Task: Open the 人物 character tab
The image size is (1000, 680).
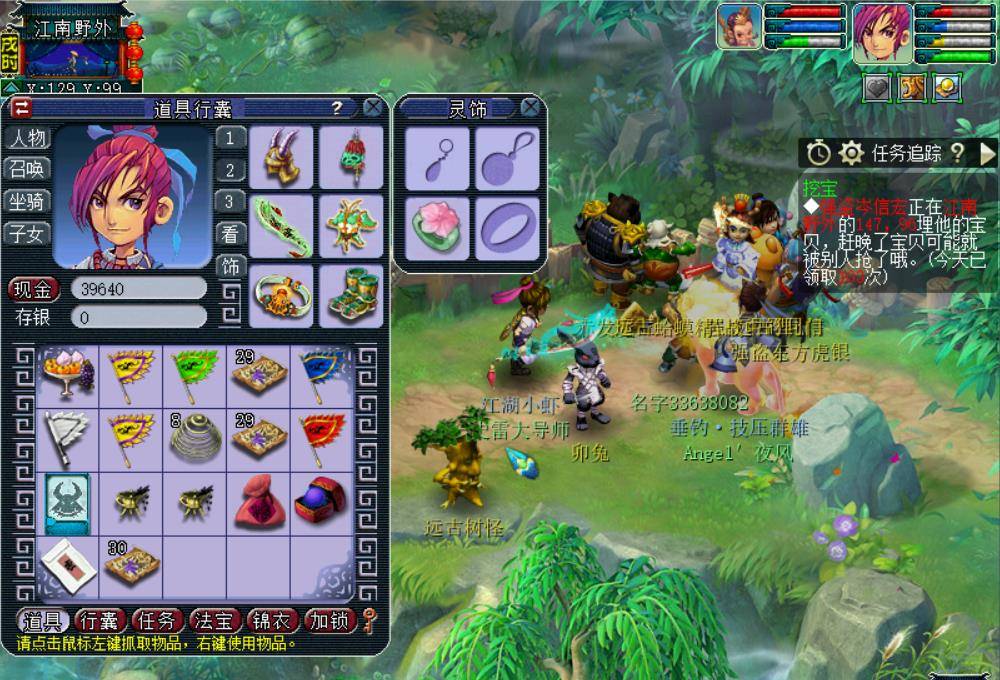Action: 27,138
